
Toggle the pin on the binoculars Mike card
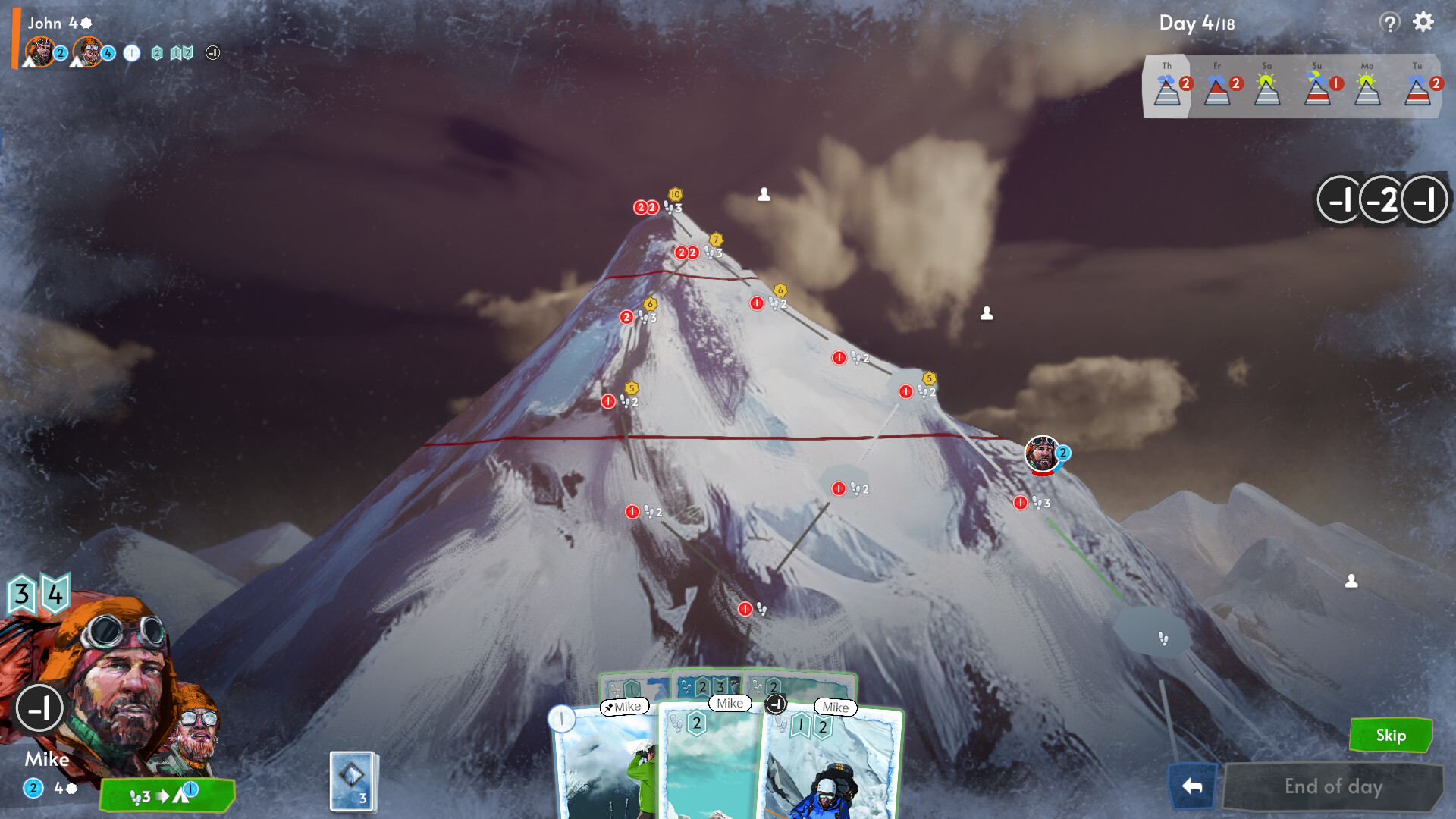pos(610,706)
